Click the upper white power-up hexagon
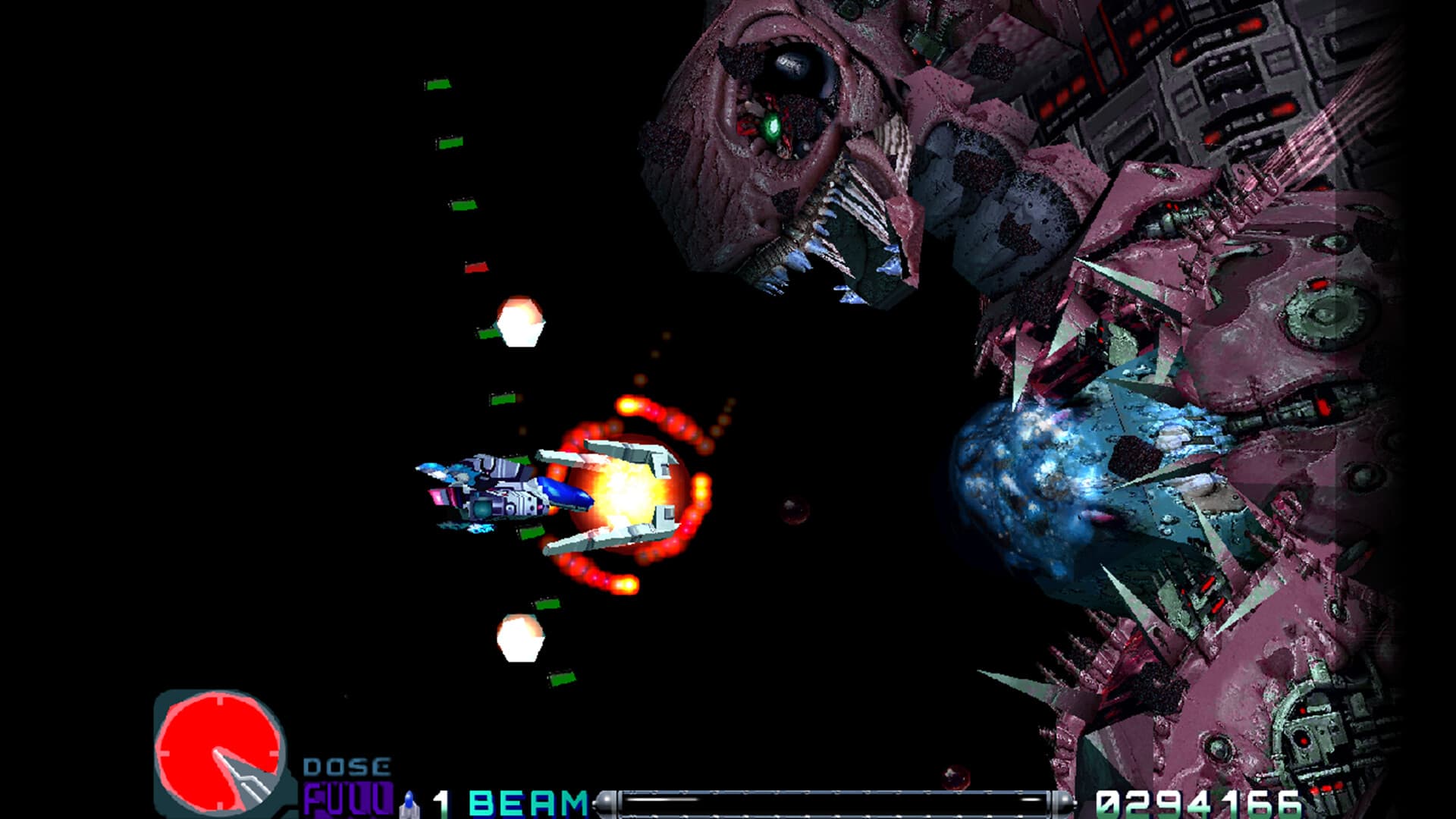 coord(519,322)
